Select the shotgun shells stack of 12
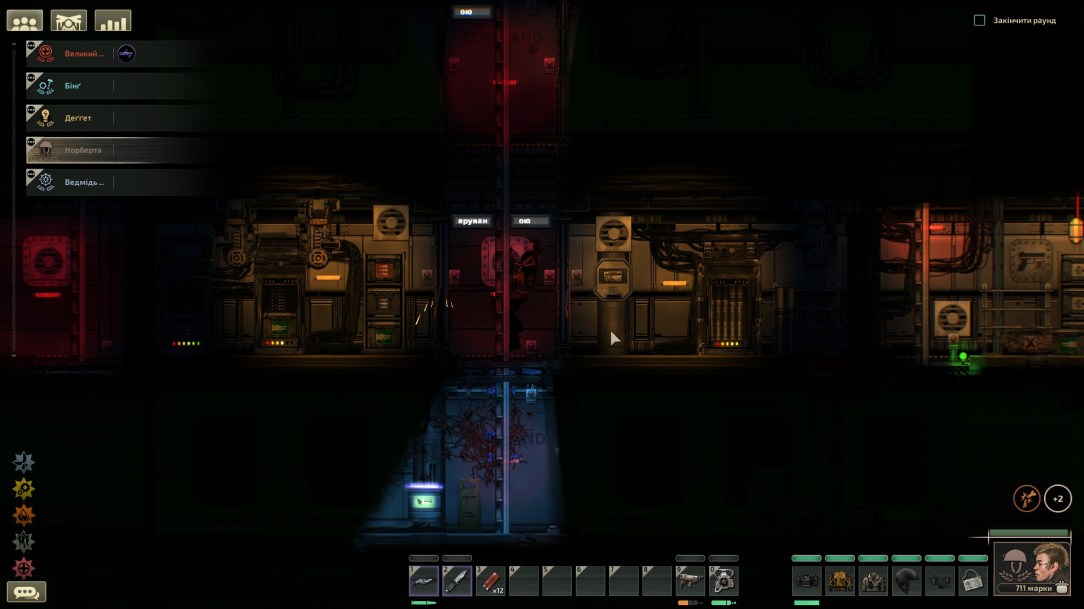Screen dimensions: 1084x609 coord(490,581)
